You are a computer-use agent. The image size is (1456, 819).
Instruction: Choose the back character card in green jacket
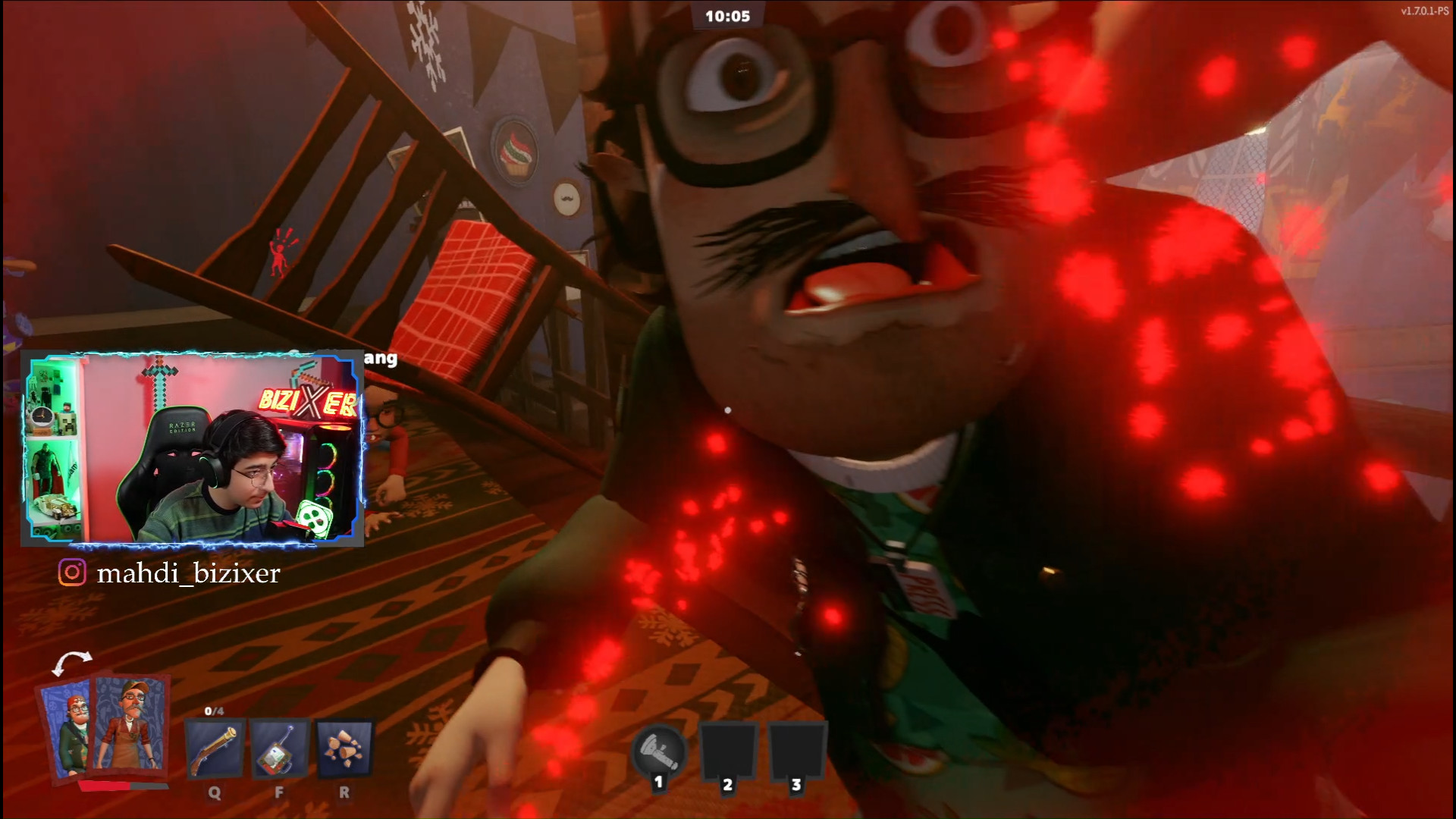point(68,728)
